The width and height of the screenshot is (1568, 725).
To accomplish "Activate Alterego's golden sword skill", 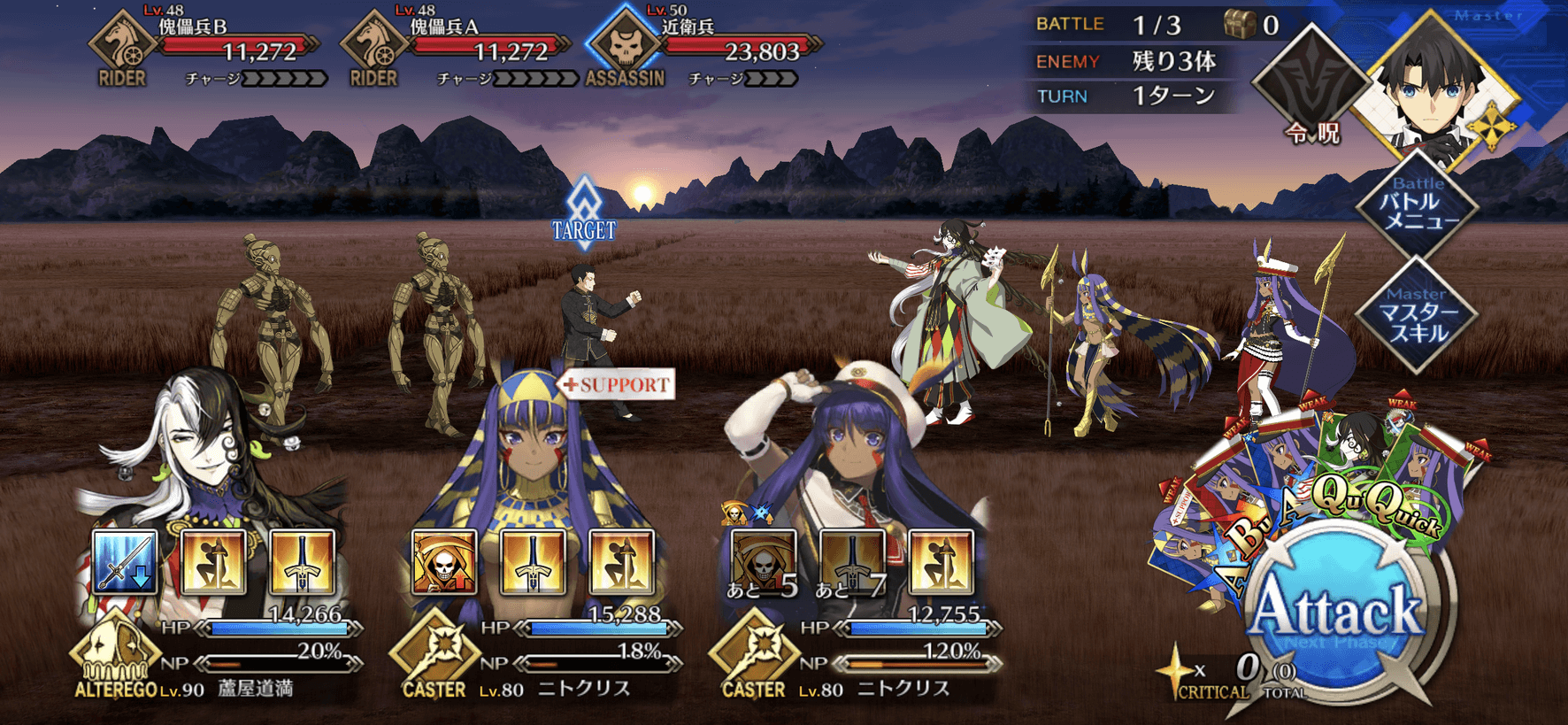I will coord(302,562).
